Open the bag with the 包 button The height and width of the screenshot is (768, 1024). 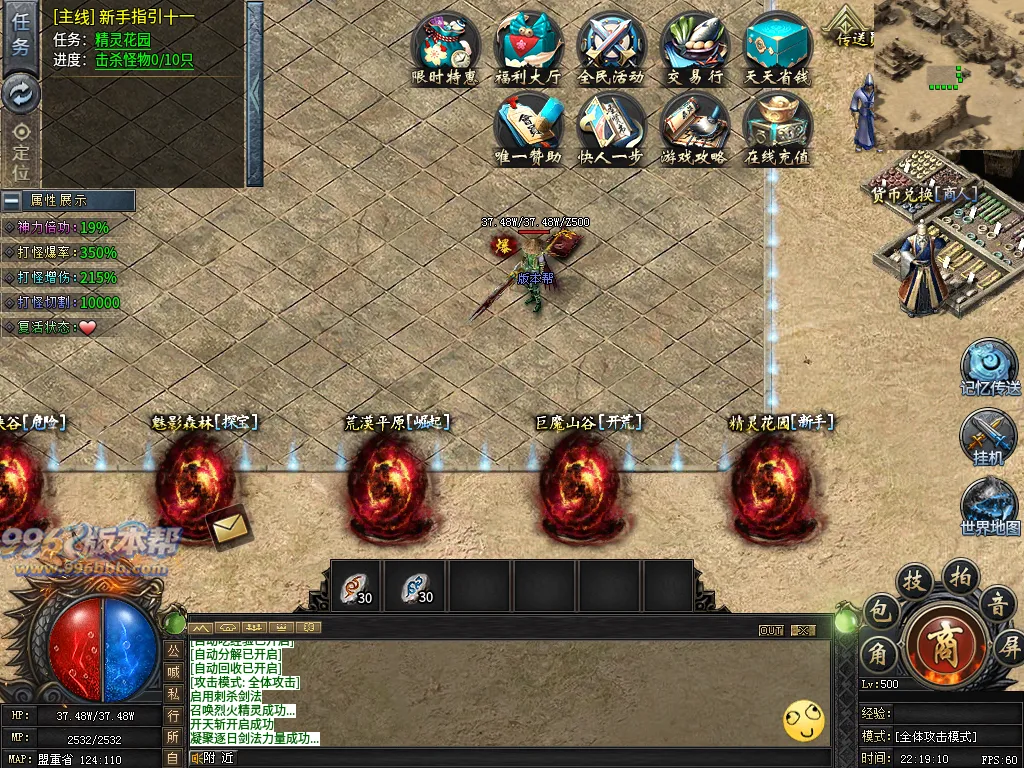tap(880, 610)
